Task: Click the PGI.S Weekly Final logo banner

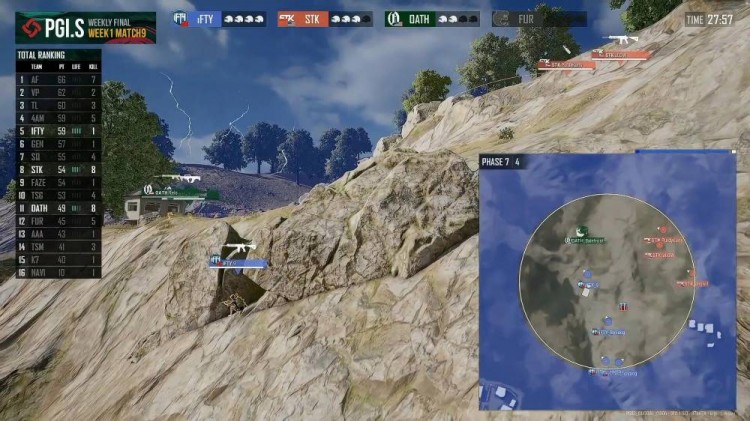Action: coord(85,26)
